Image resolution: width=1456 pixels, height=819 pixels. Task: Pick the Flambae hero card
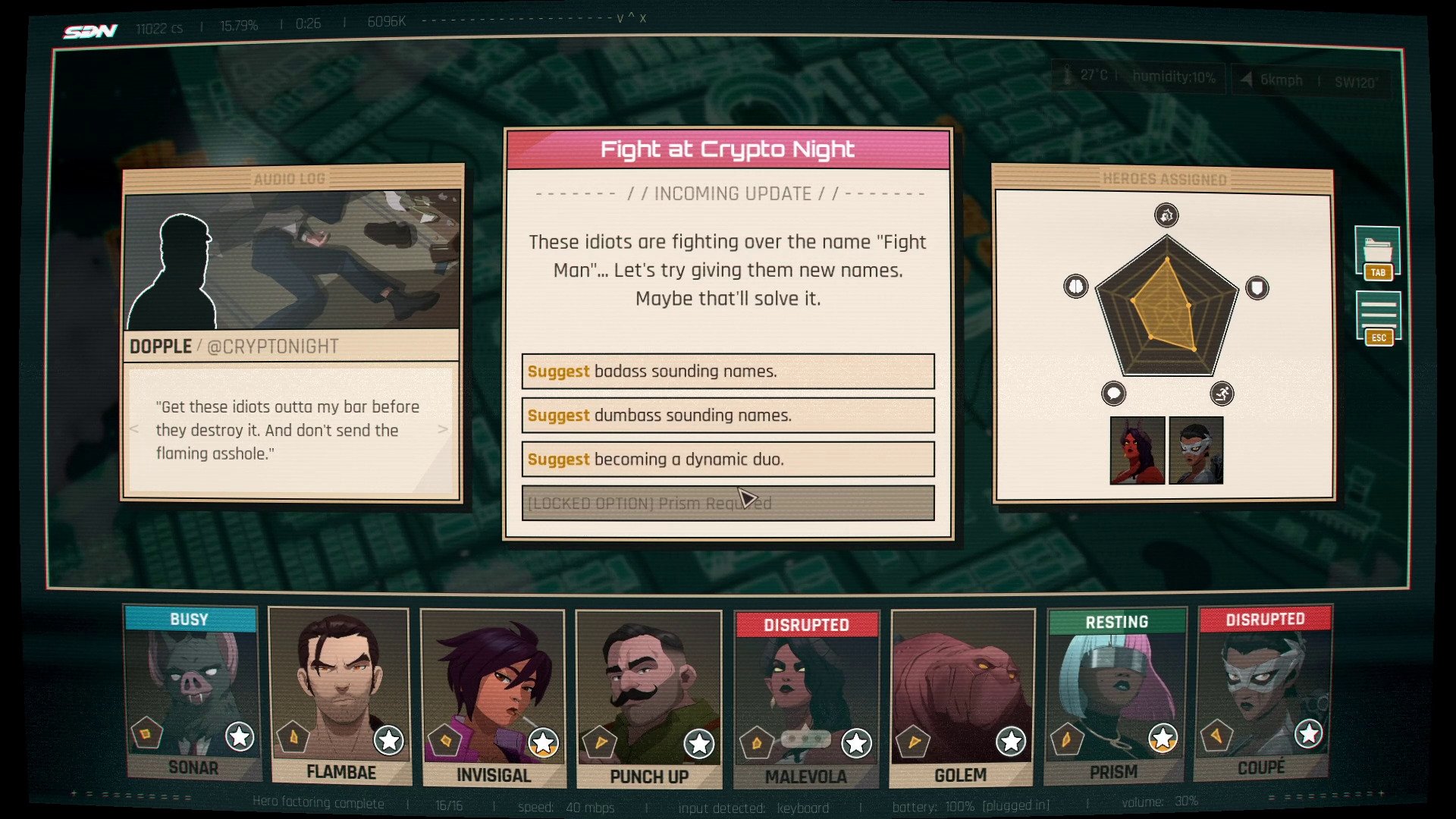(x=340, y=696)
